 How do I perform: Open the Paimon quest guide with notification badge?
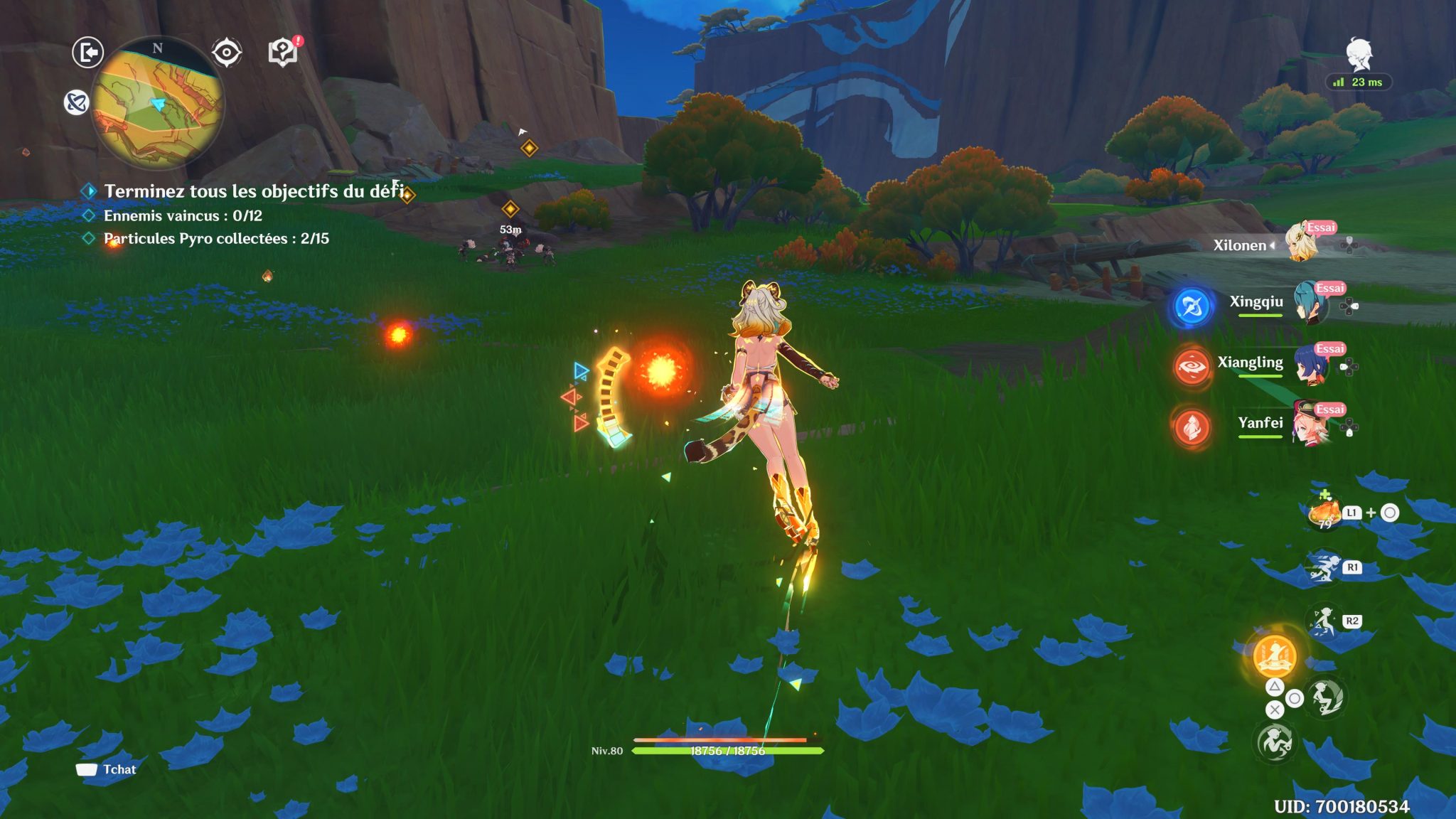[x=282, y=51]
